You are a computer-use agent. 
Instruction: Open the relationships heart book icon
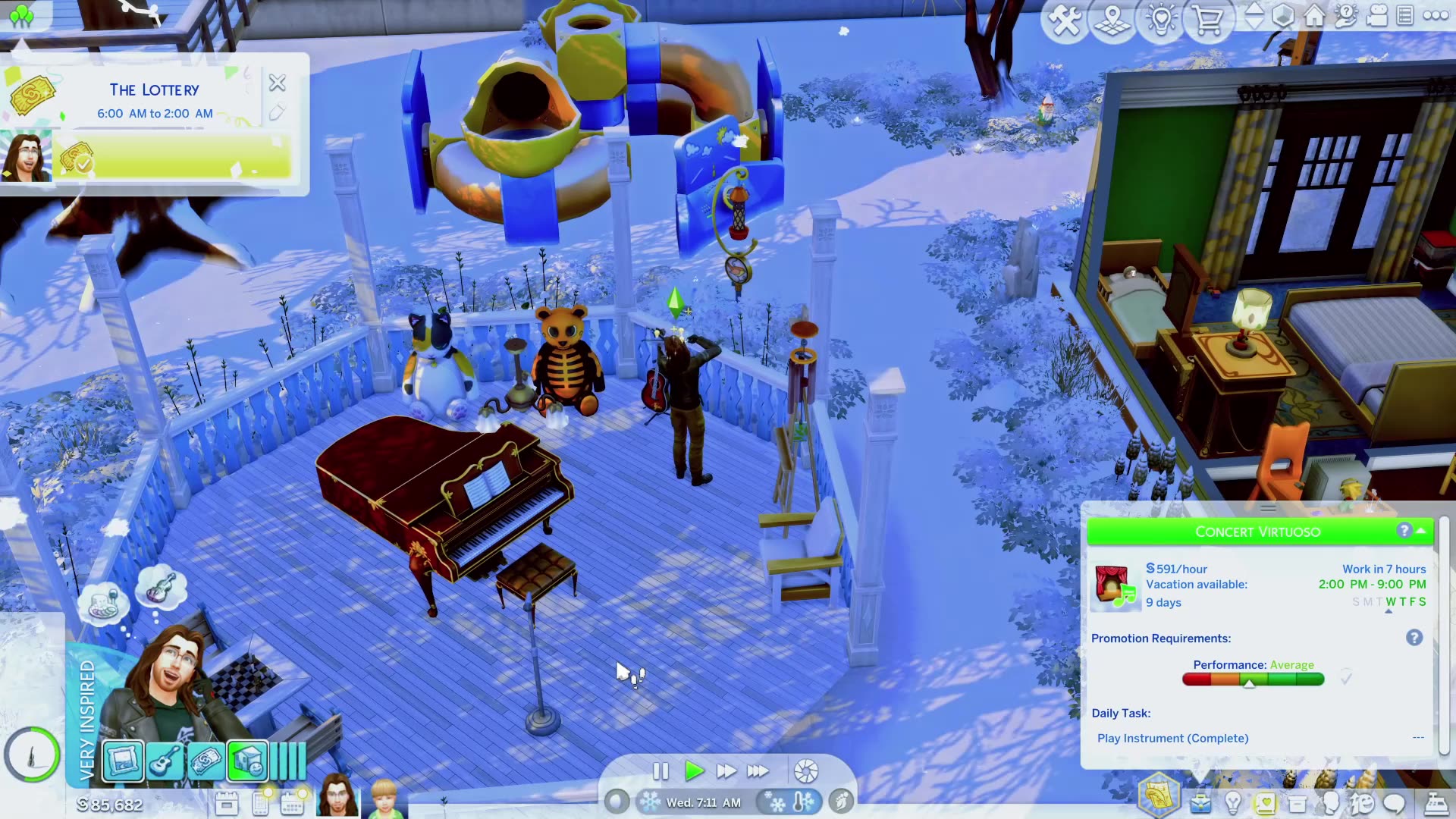(x=1265, y=802)
